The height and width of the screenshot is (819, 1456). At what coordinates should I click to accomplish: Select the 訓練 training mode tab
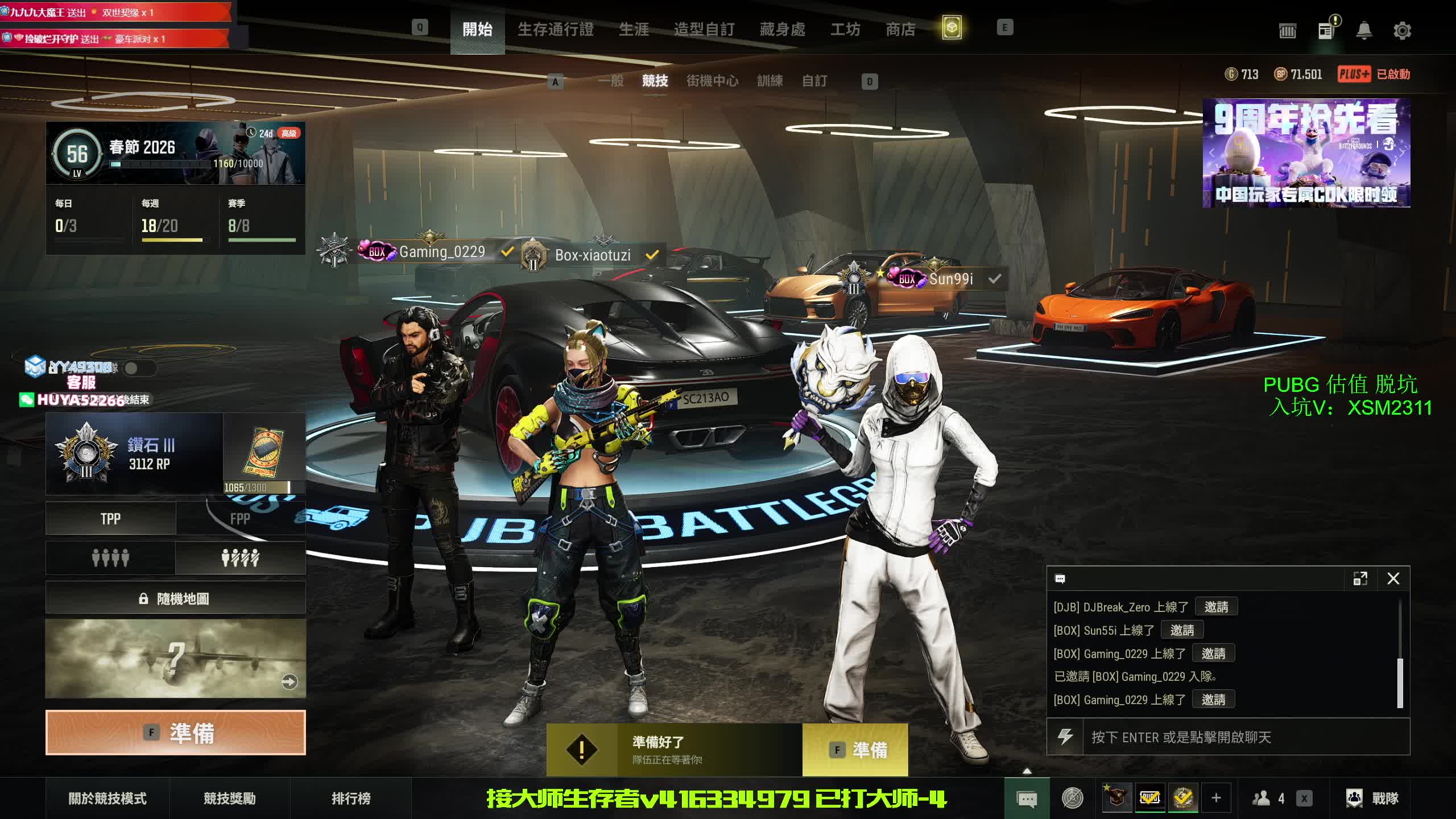770,81
